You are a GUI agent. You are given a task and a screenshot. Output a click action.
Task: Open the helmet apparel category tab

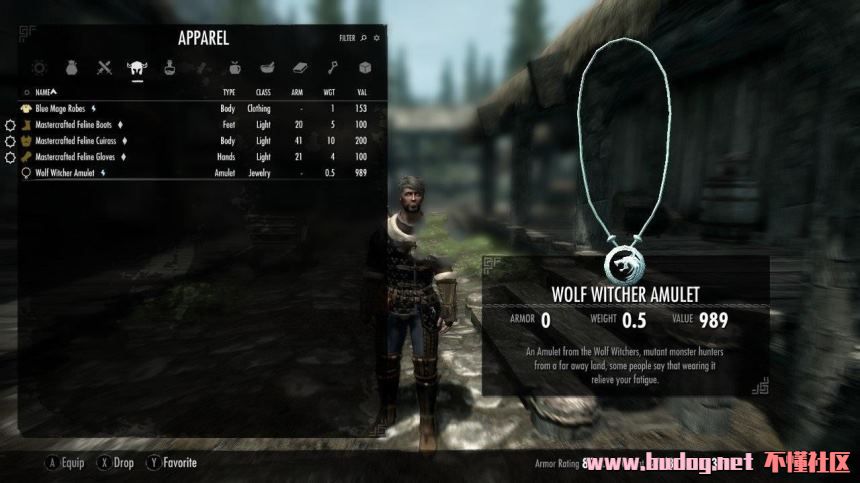pyautogui.click(x=136, y=68)
